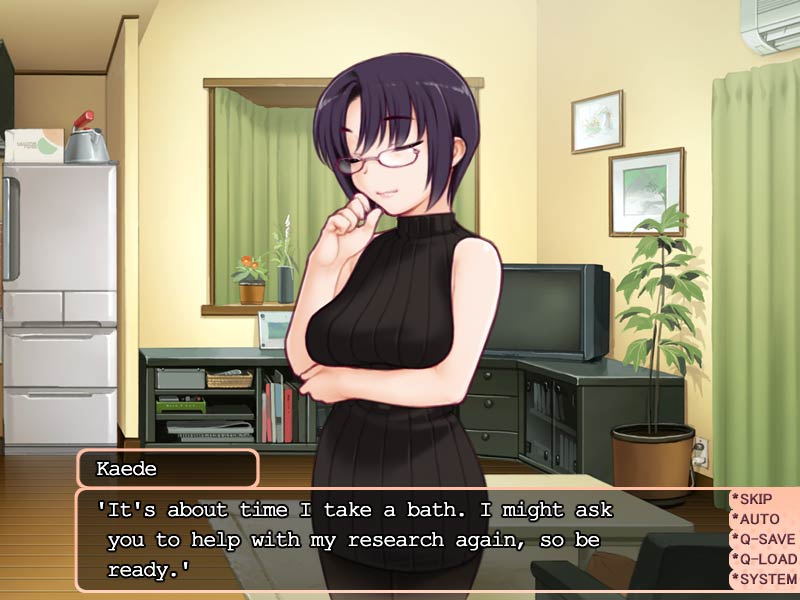Click the SKIP button
Screen dimensions: 800x600
(x=762, y=499)
